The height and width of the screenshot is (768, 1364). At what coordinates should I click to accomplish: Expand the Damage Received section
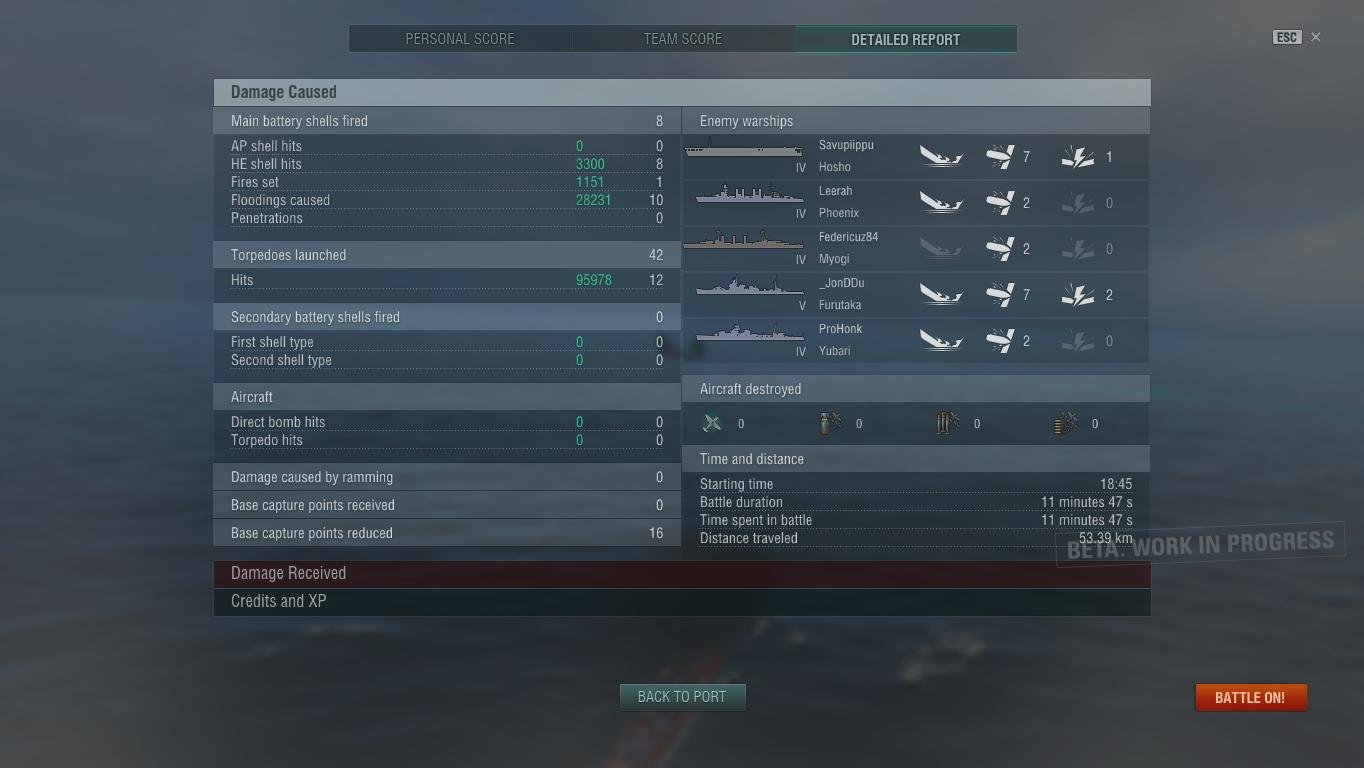click(x=682, y=574)
